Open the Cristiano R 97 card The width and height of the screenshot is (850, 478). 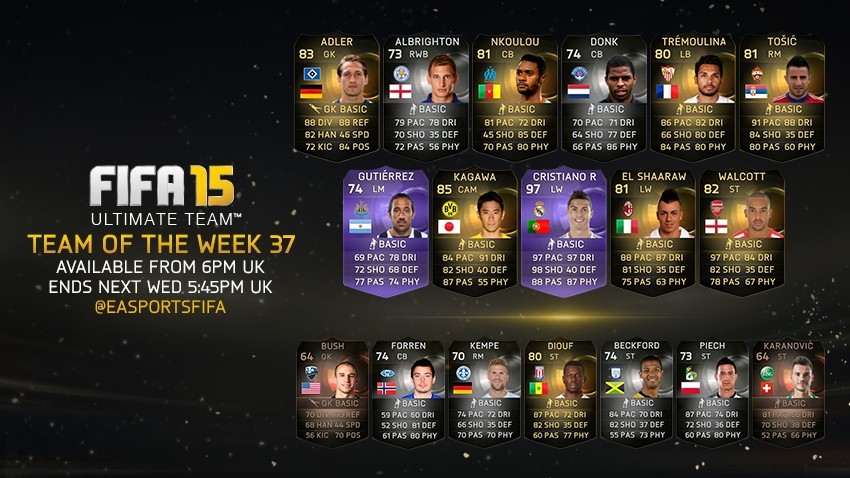point(564,230)
